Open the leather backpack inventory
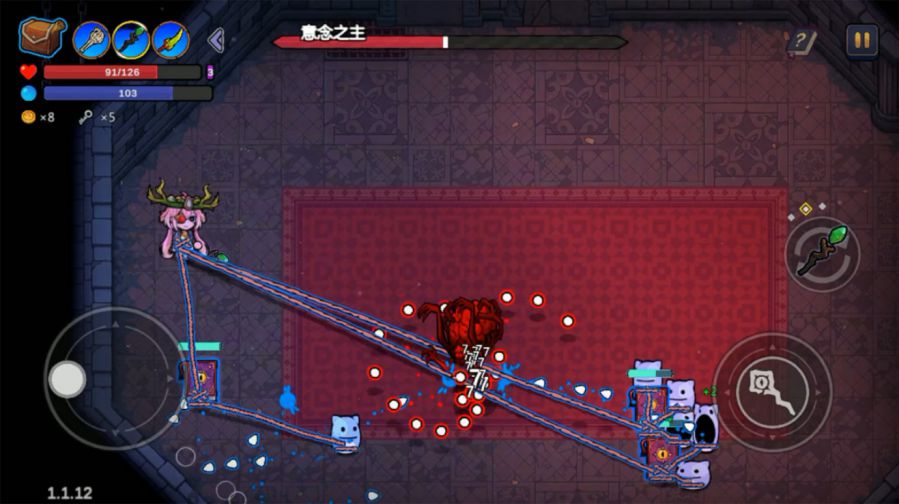 click(x=42, y=36)
